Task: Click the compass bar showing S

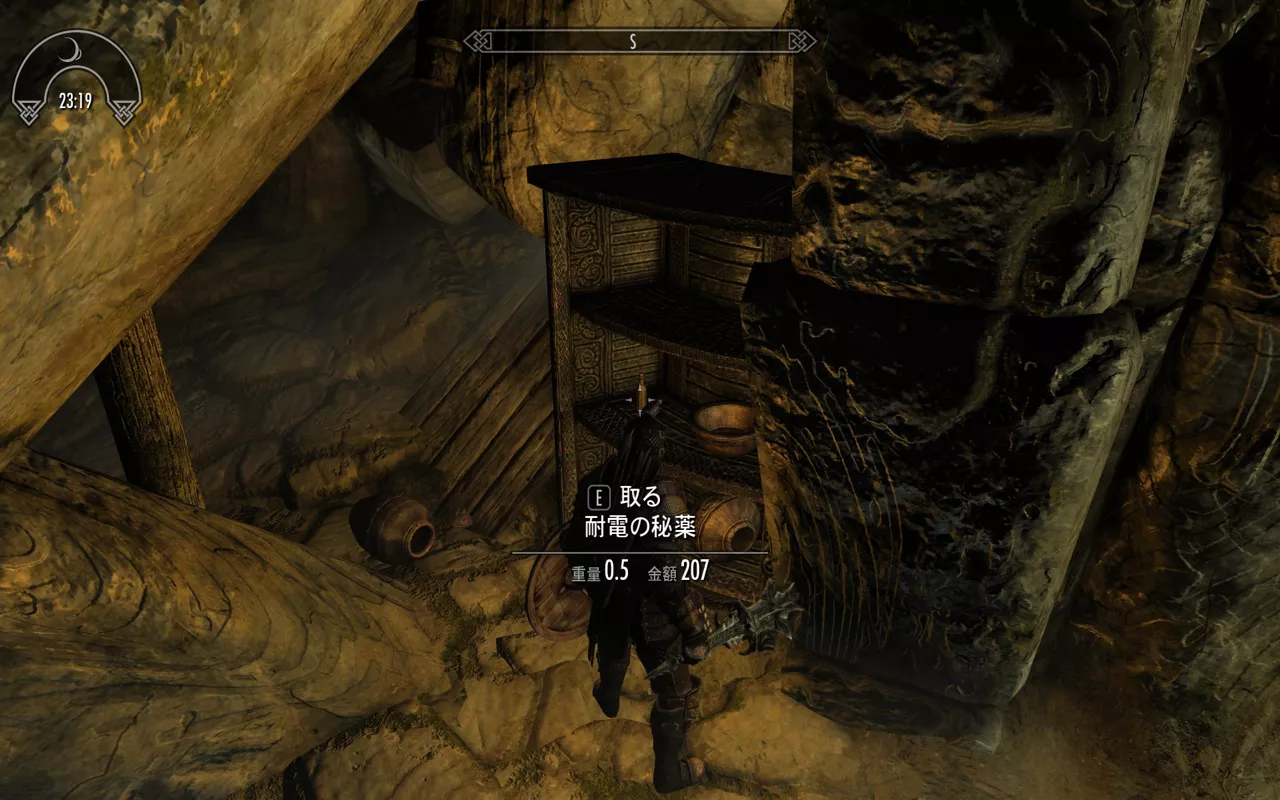Action: pos(640,41)
